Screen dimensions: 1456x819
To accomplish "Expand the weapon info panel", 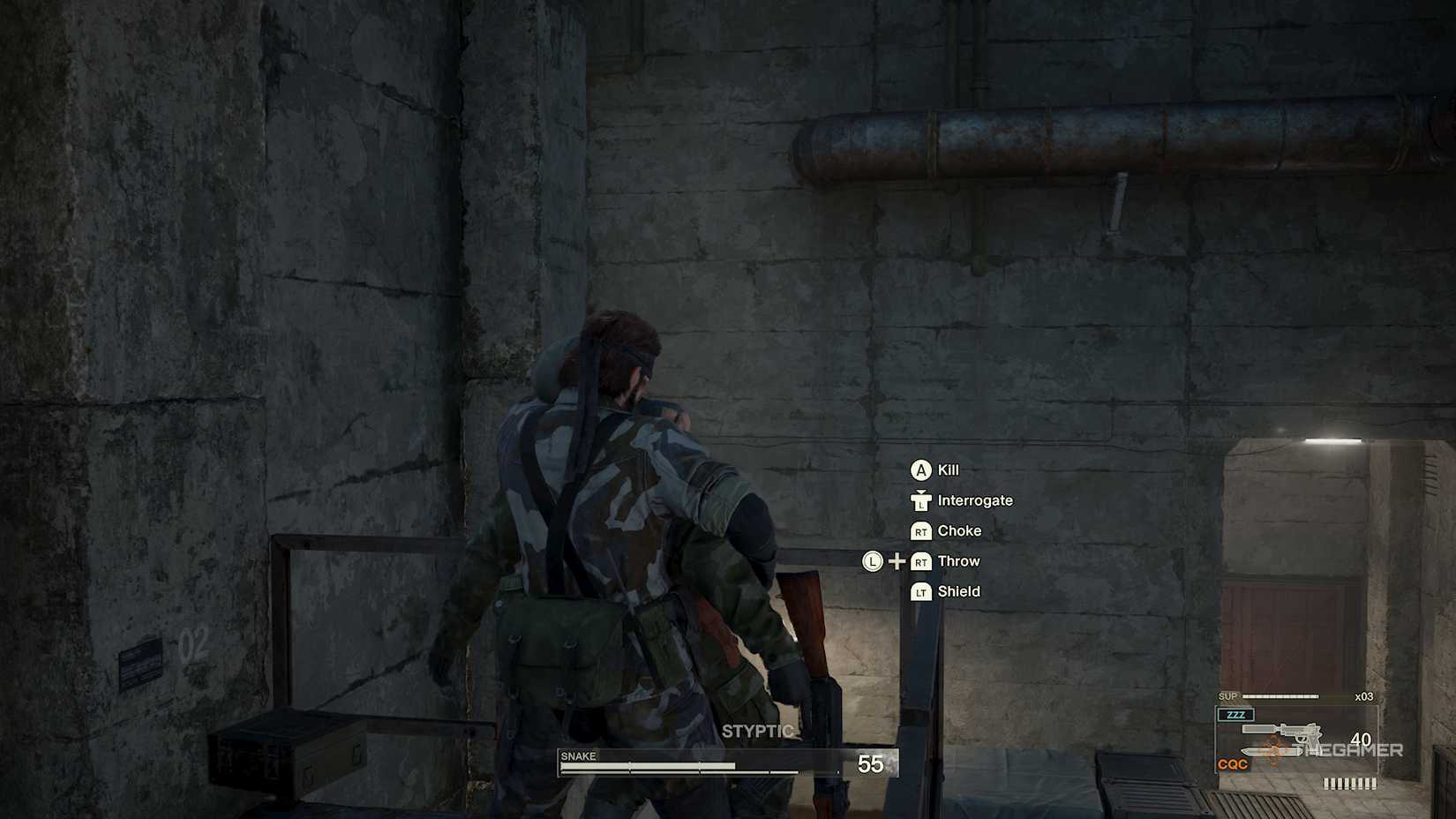I will pyautogui.click(x=1297, y=737).
